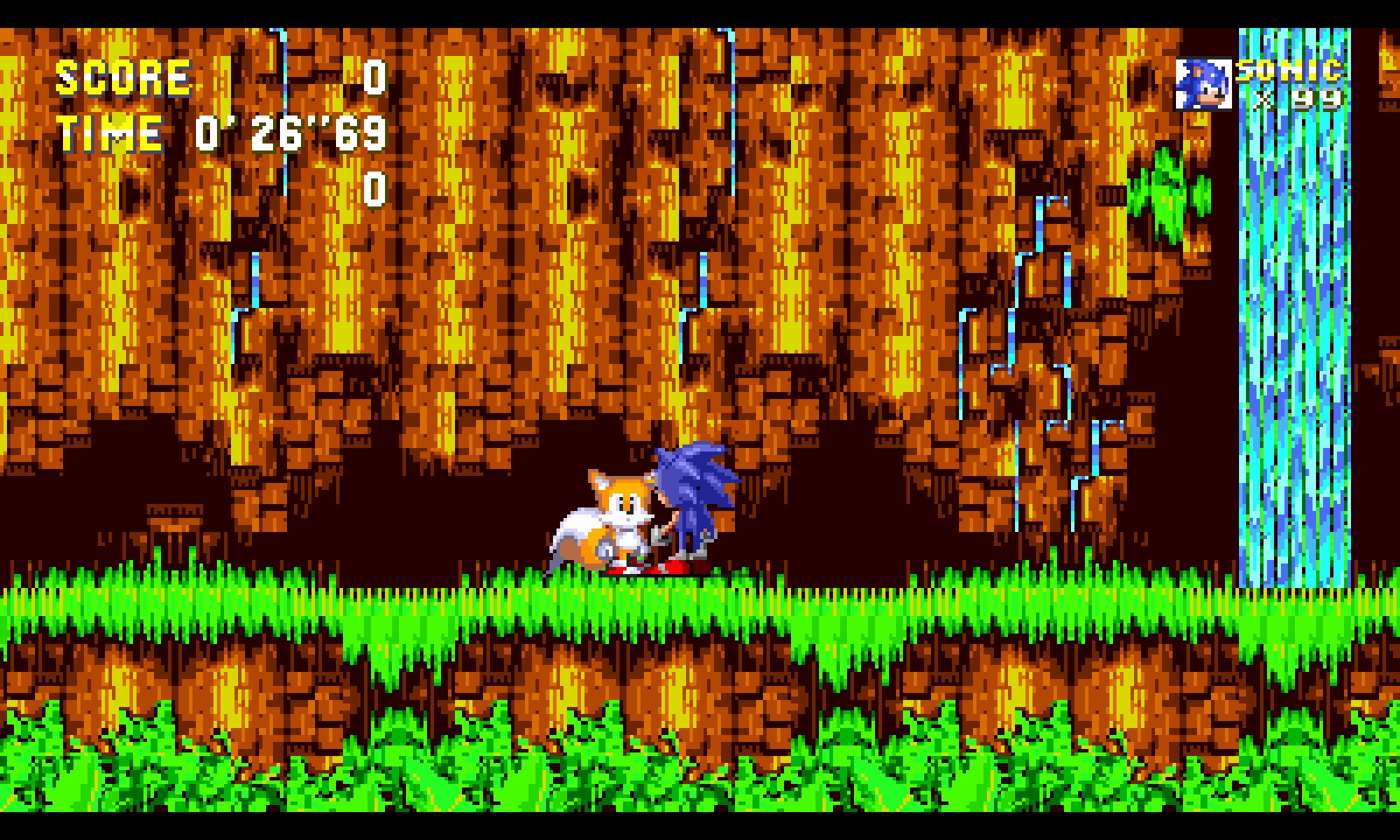Toggle the score value of 0
The width and height of the screenshot is (1400, 840).
tap(374, 78)
